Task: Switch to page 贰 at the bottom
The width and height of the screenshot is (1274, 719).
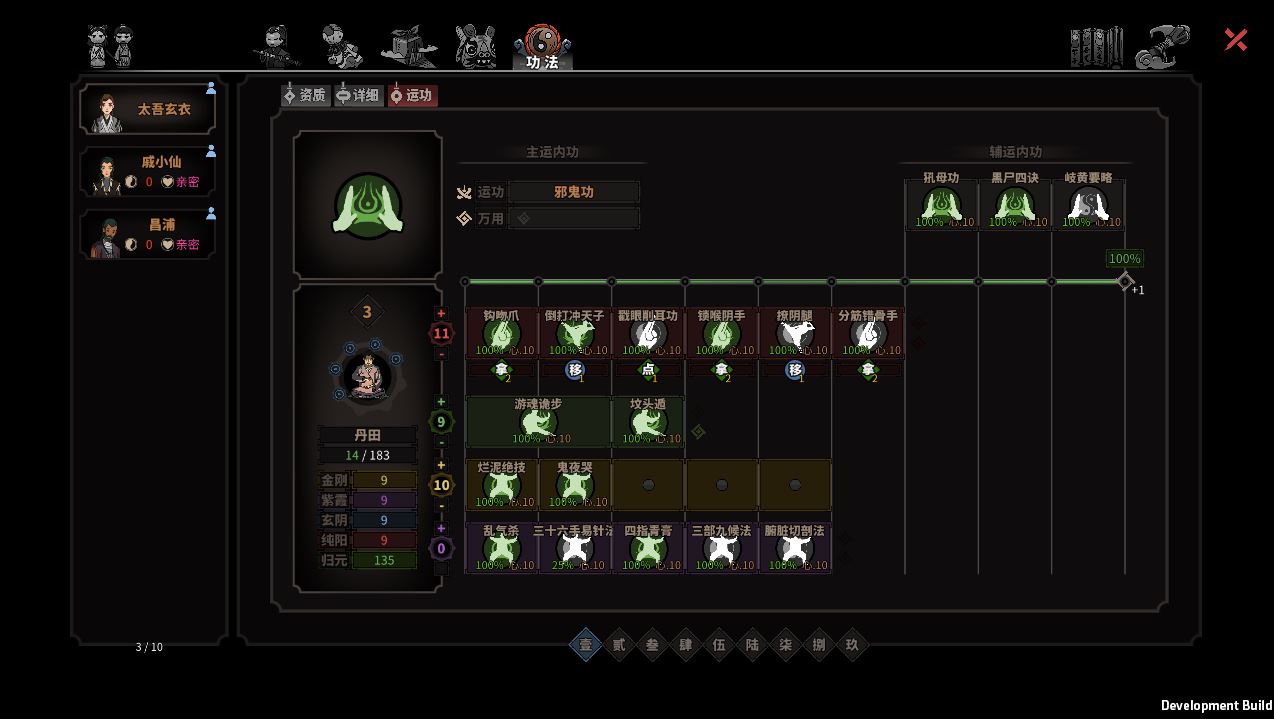Action: pos(619,645)
